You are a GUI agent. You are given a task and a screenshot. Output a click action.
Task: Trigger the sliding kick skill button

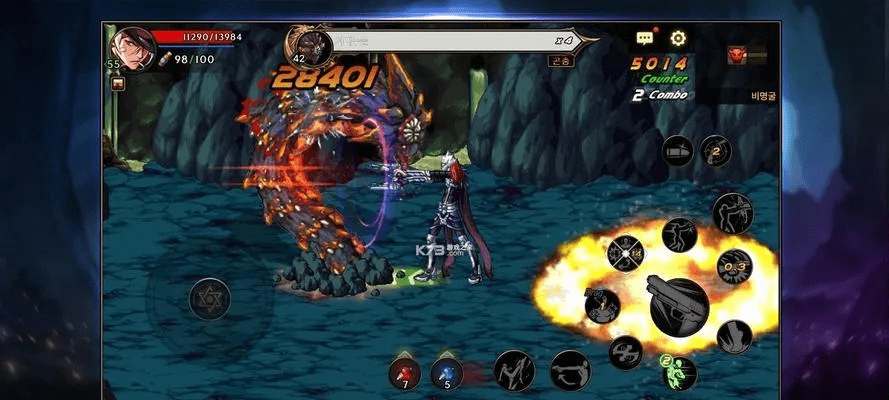pyautogui.click(x=569, y=369)
